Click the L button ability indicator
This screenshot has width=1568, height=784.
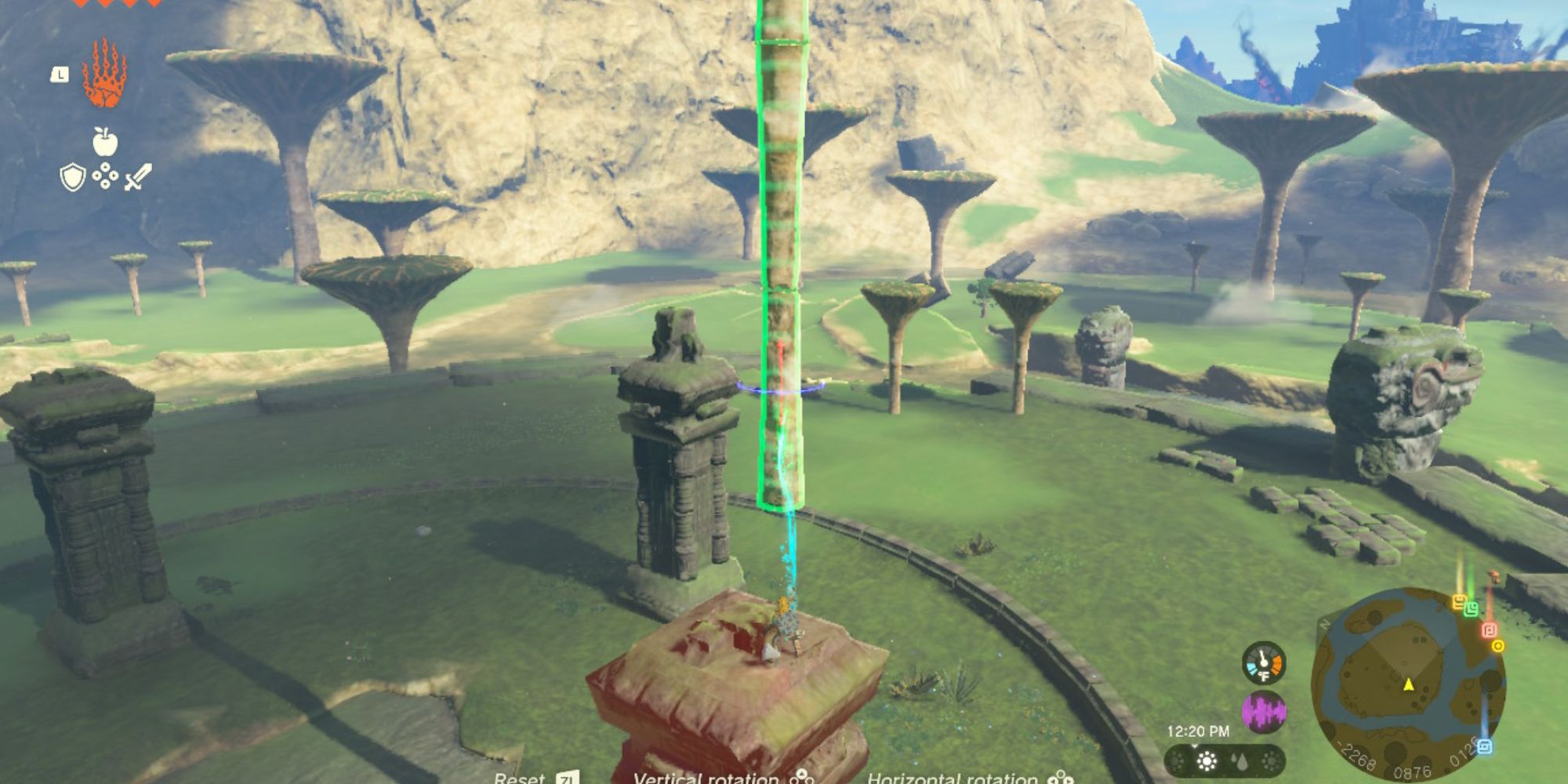[x=60, y=75]
